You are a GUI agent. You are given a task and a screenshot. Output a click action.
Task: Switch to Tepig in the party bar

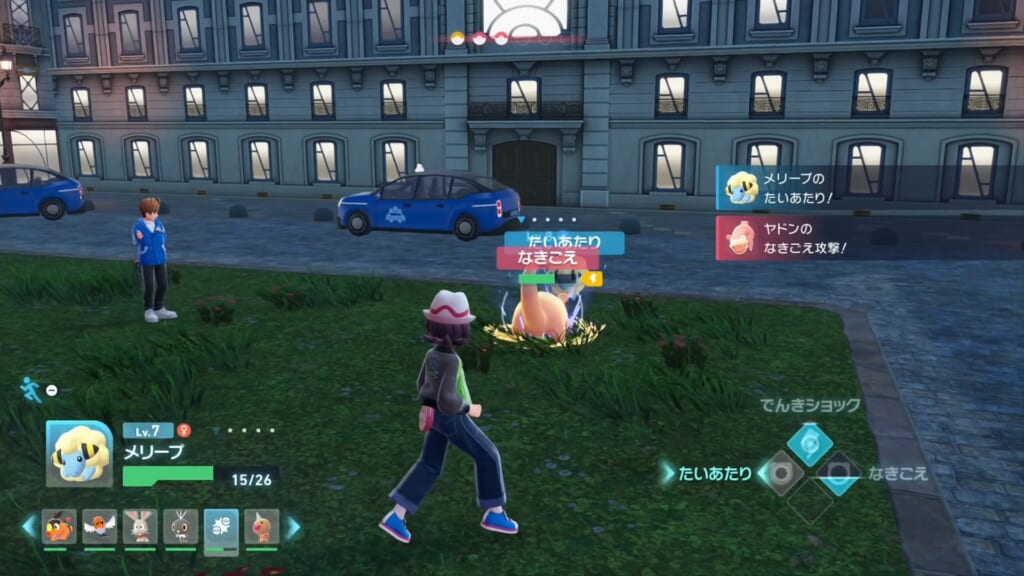coord(59,526)
